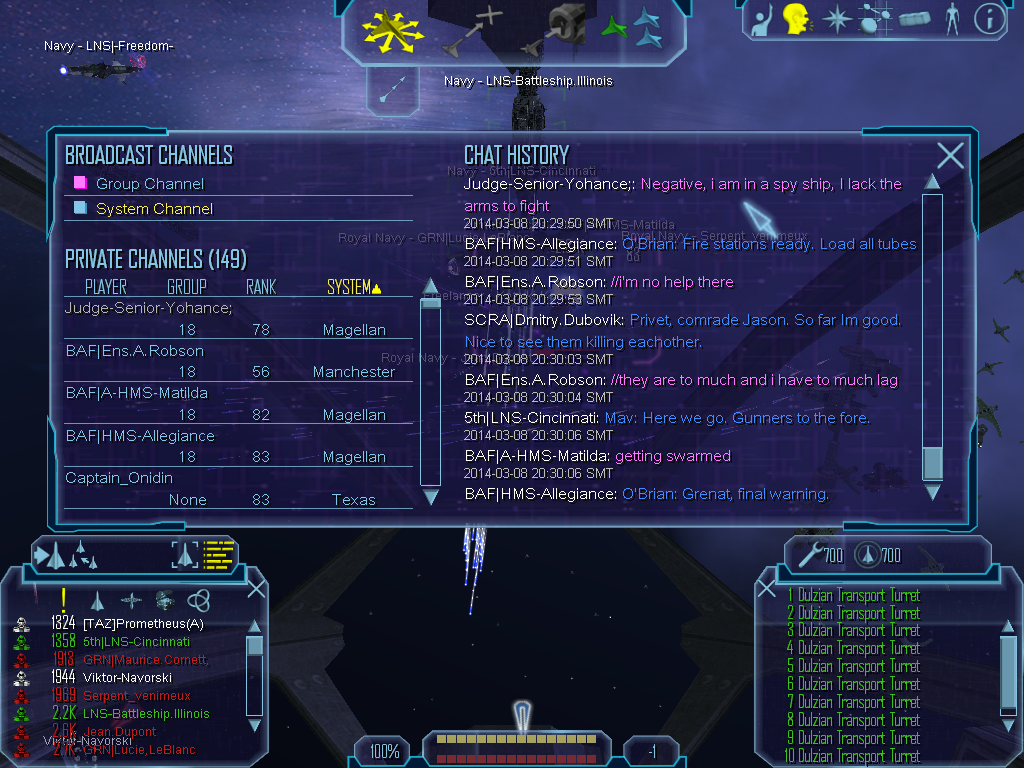Image resolution: width=1024 pixels, height=768 pixels.
Task: Open private channel with BAF|A-HMS-Matilda
Action: tap(136, 393)
